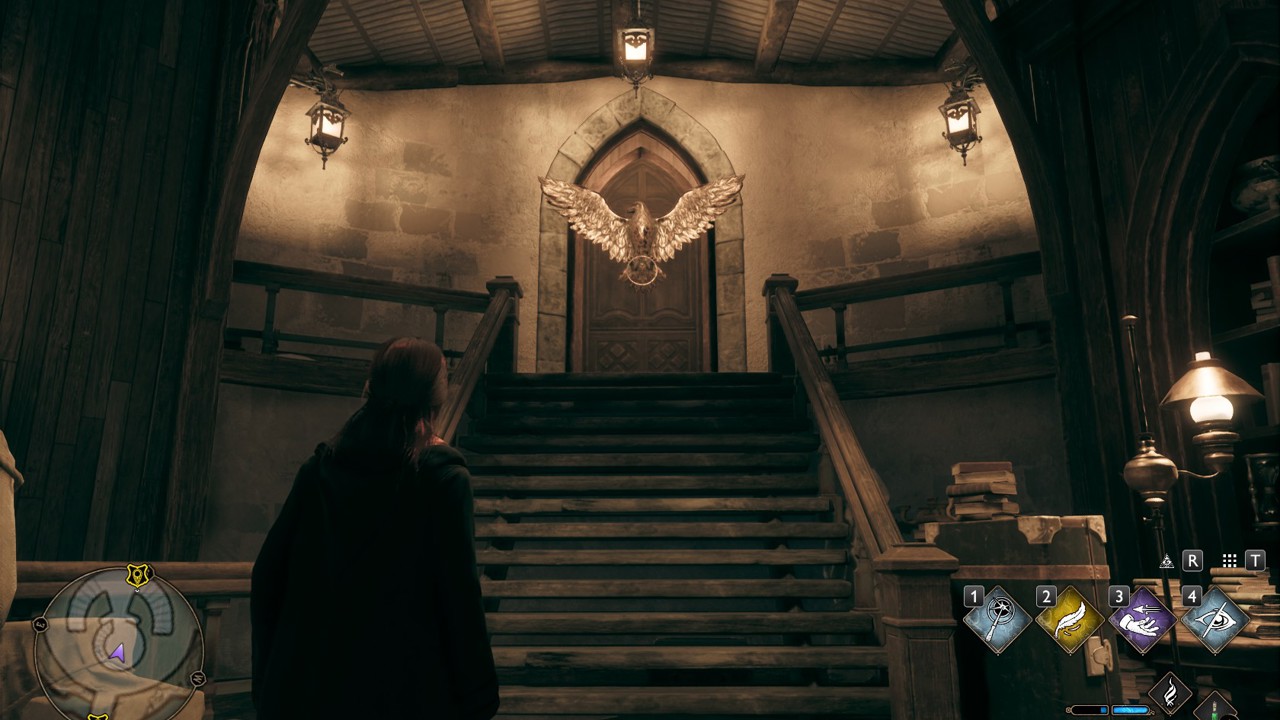
Task: Click the quest marker atop the minimap
Action: 137,575
